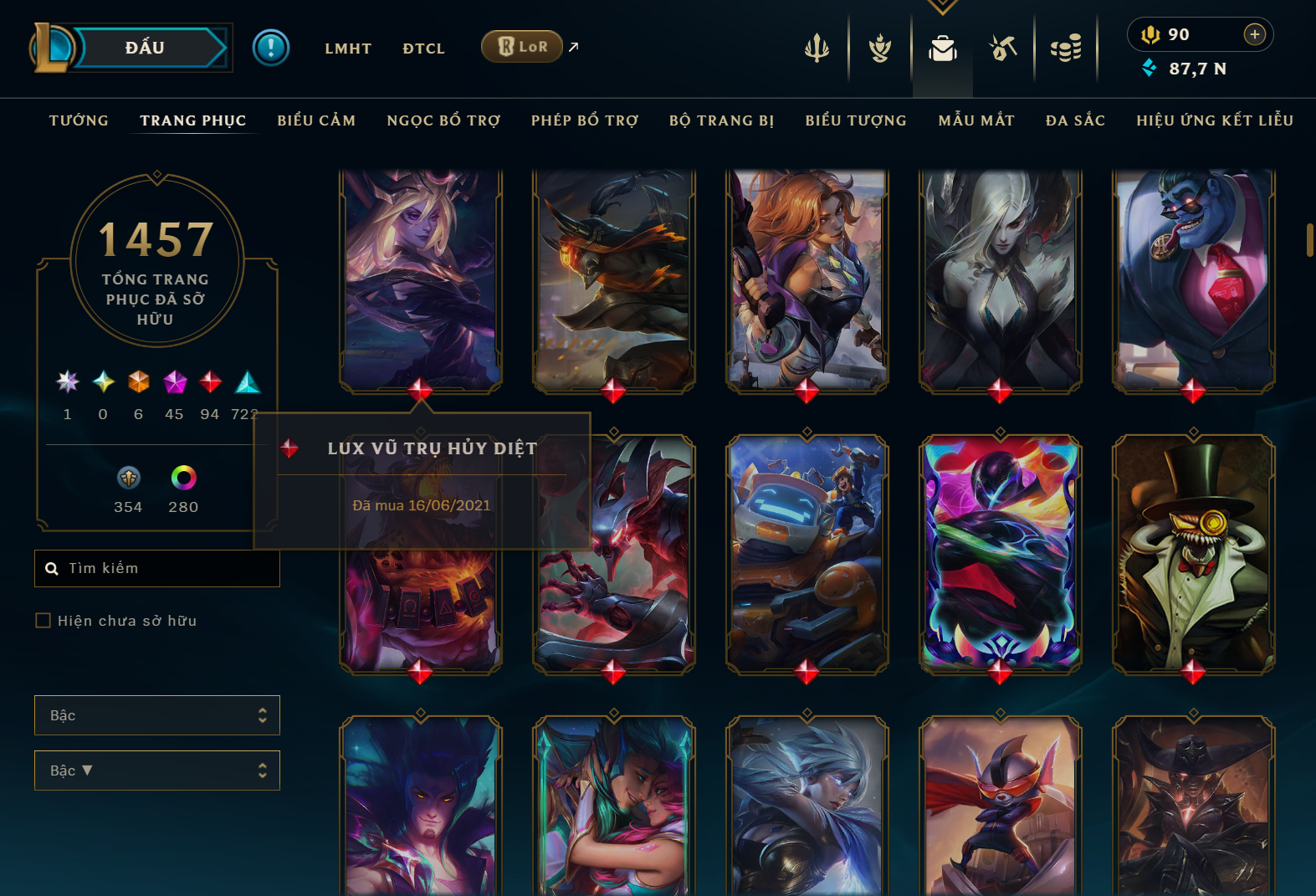Toggle the cyan triangle rarity filter showing 722
This screenshot has width=1316, height=896.
pyautogui.click(x=247, y=383)
